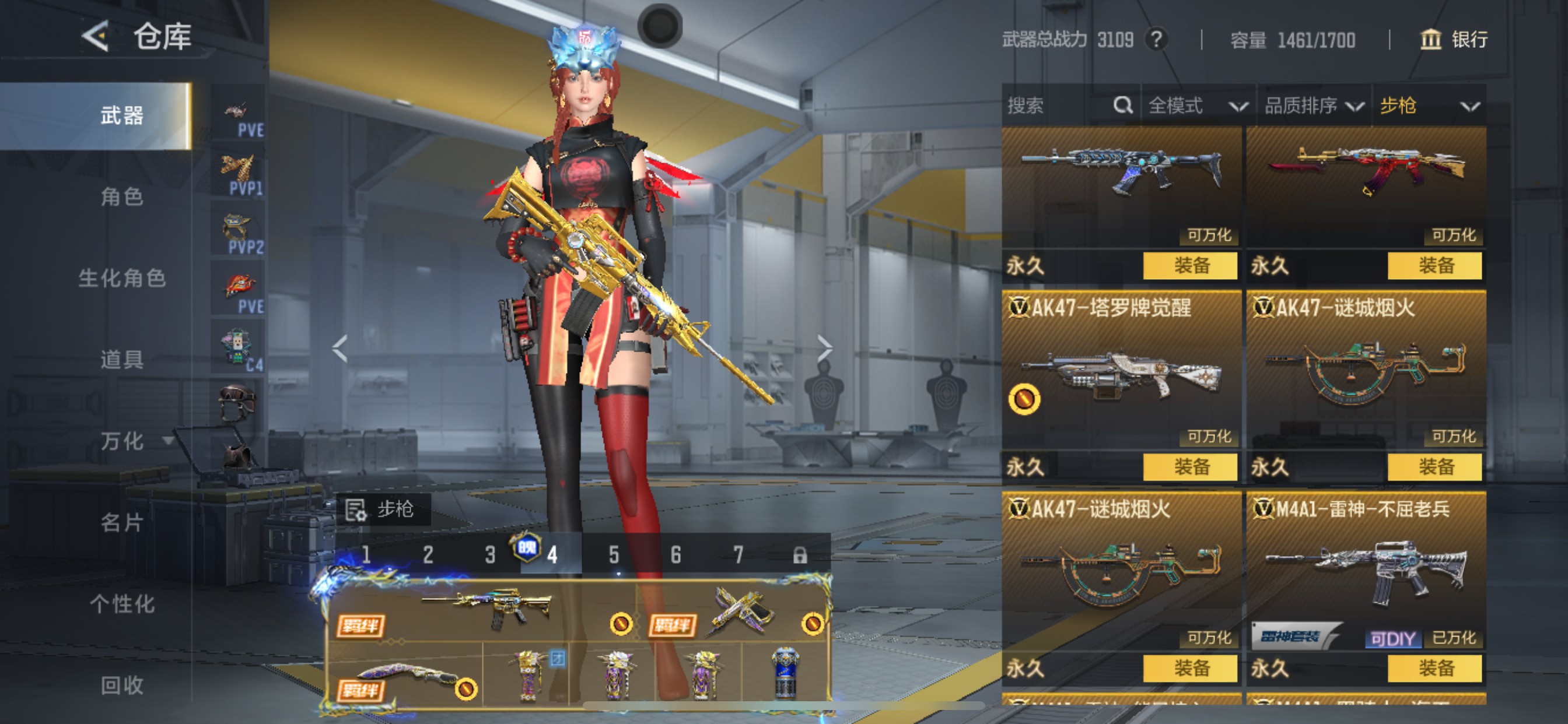Viewport: 1568px width, 724px height.
Task: Open the 银行 bank
Action: click(1455, 40)
